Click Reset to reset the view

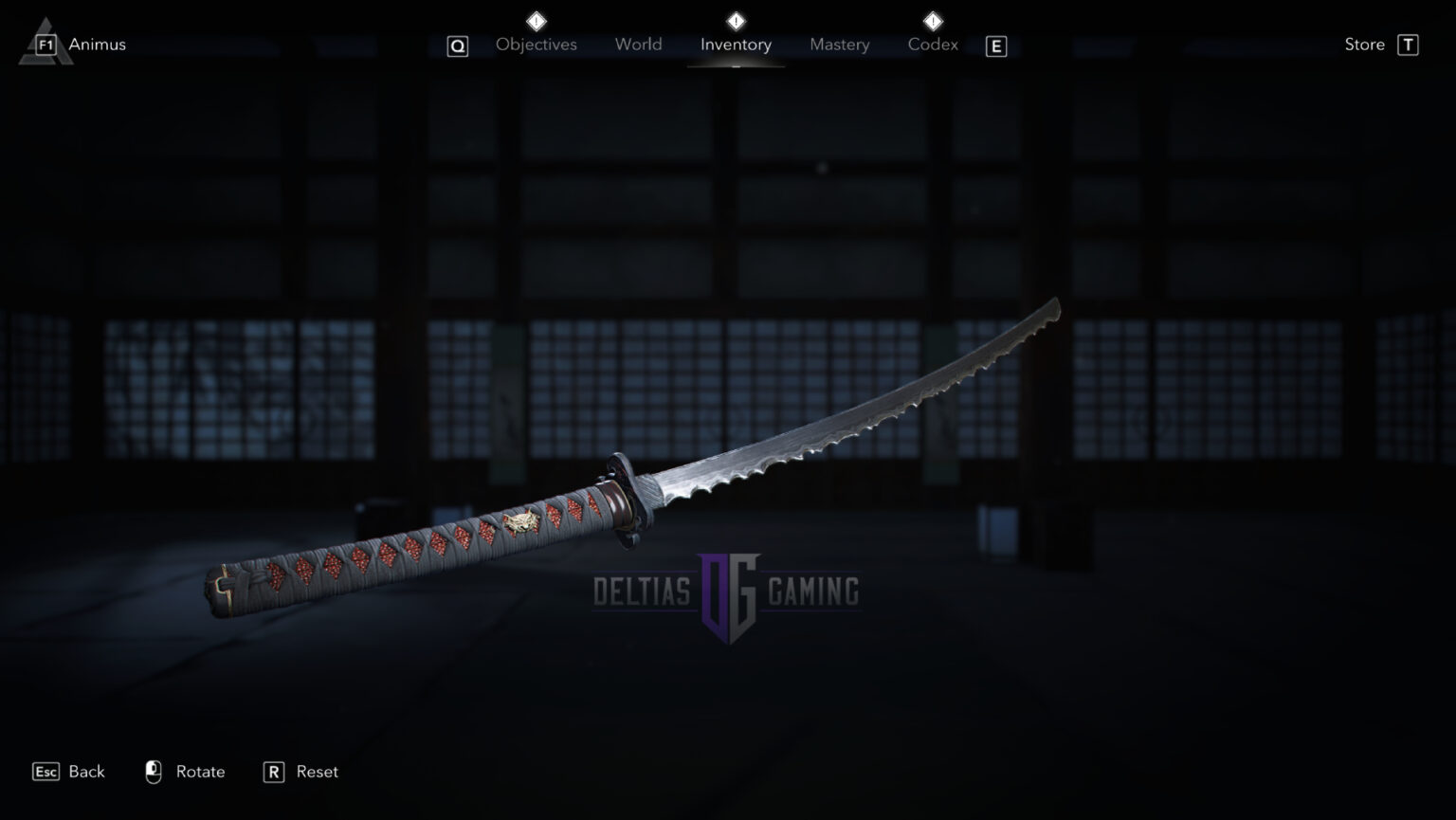[315, 772]
